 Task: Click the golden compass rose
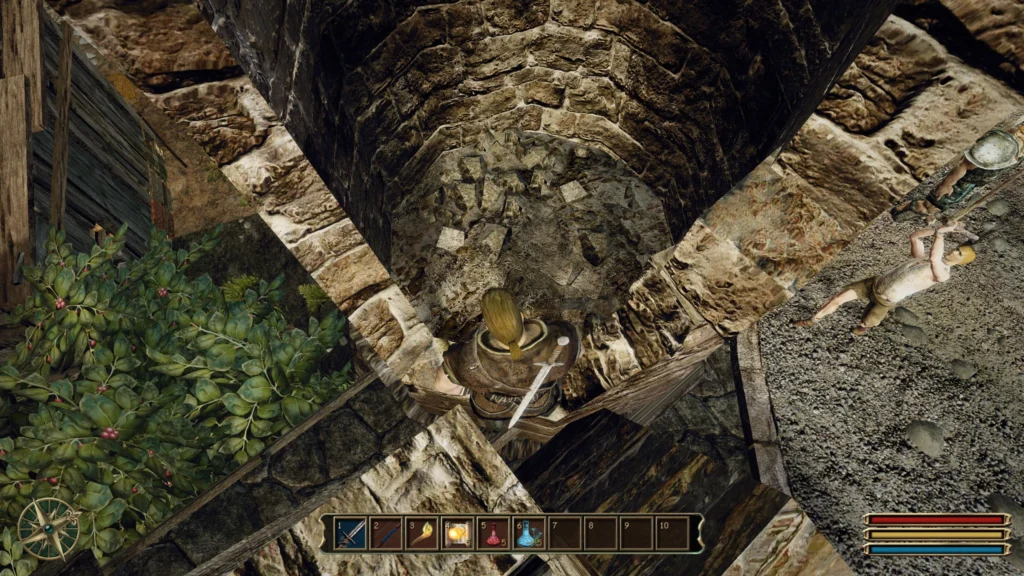48,527
